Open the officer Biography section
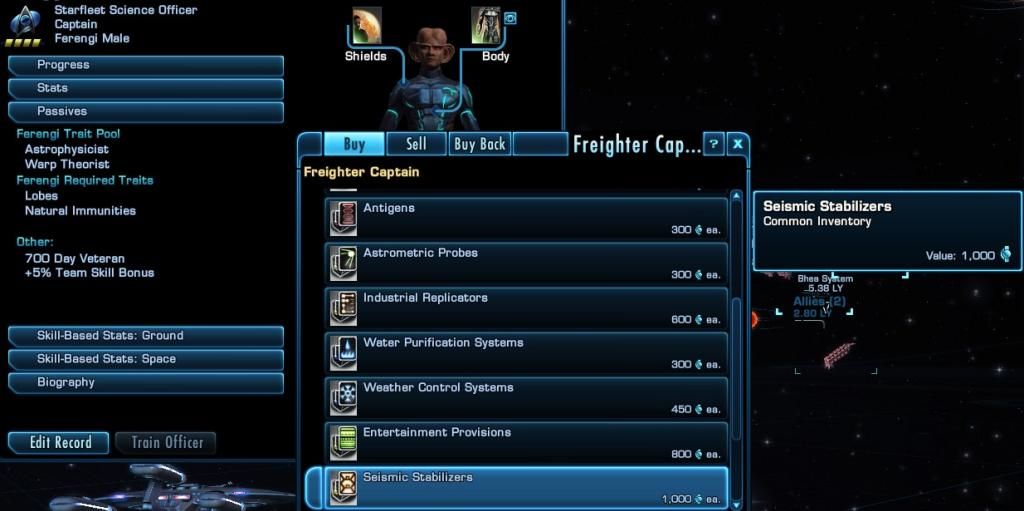The height and width of the screenshot is (511, 1024). tap(146, 383)
